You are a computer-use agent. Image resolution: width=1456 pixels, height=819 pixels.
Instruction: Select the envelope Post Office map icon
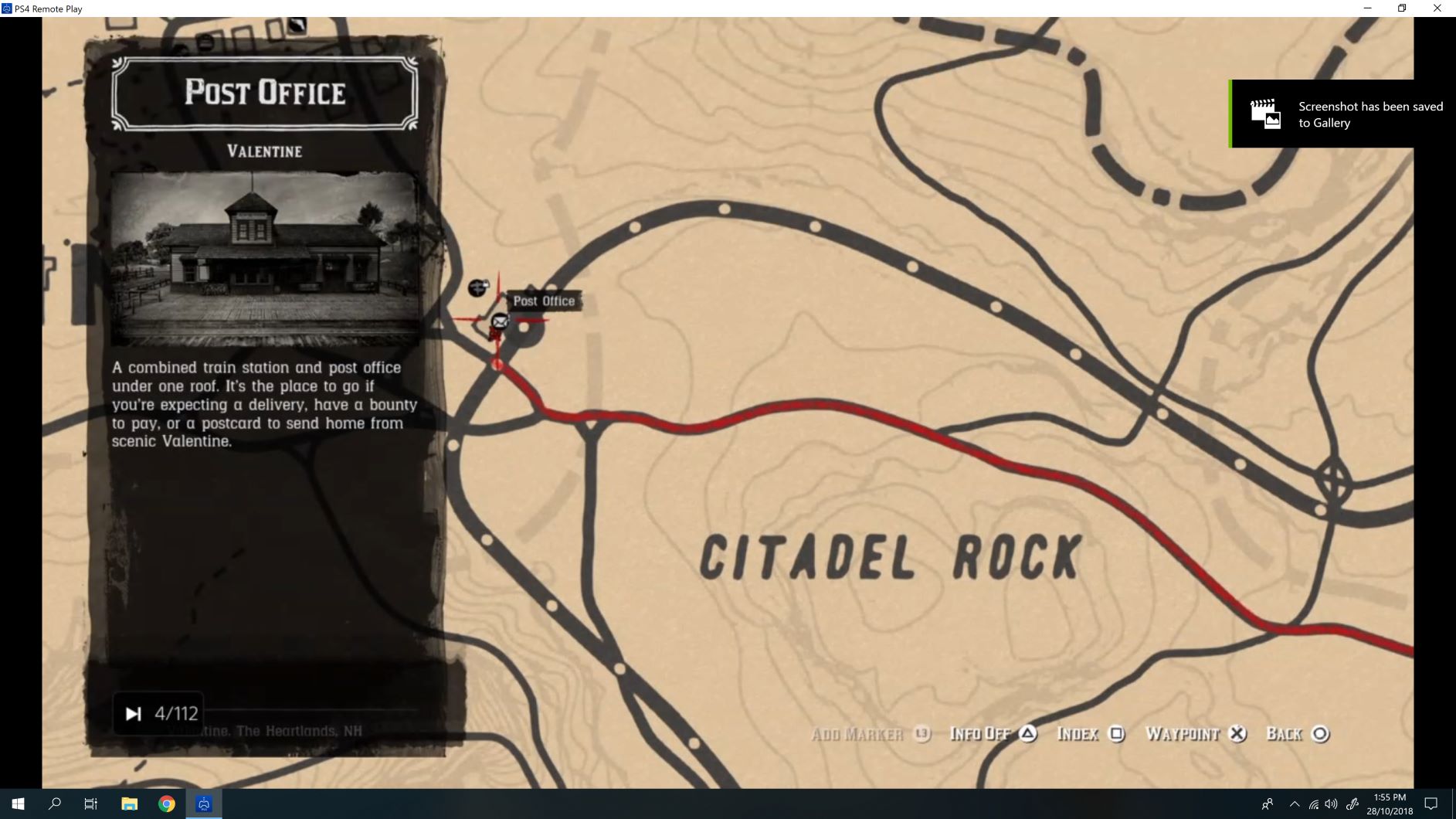pyautogui.click(x=501, y=321)
